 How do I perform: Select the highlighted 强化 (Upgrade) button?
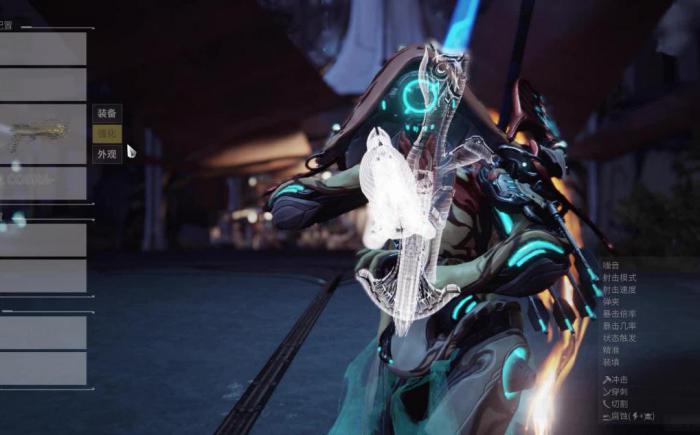pos(106,134)
